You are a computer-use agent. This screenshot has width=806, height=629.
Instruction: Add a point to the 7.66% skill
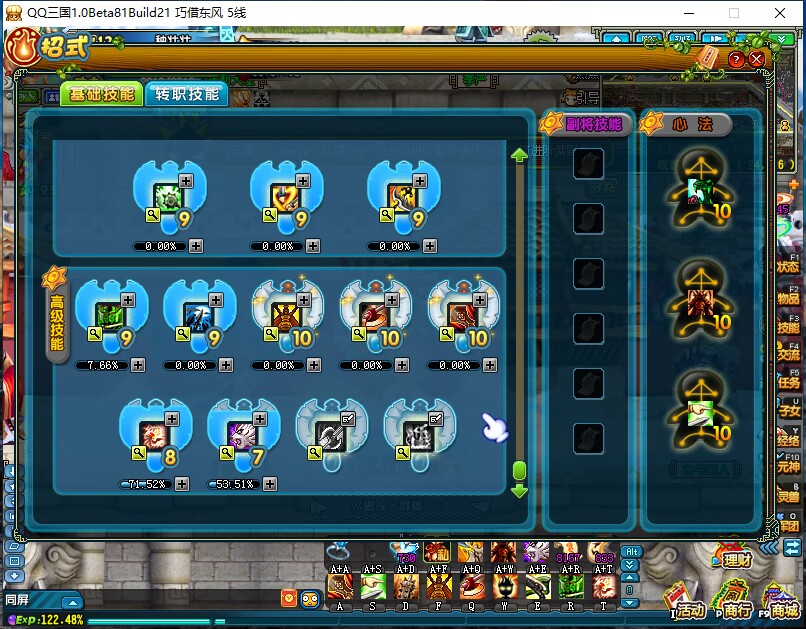pyautogui.click(x=137, y=365)
